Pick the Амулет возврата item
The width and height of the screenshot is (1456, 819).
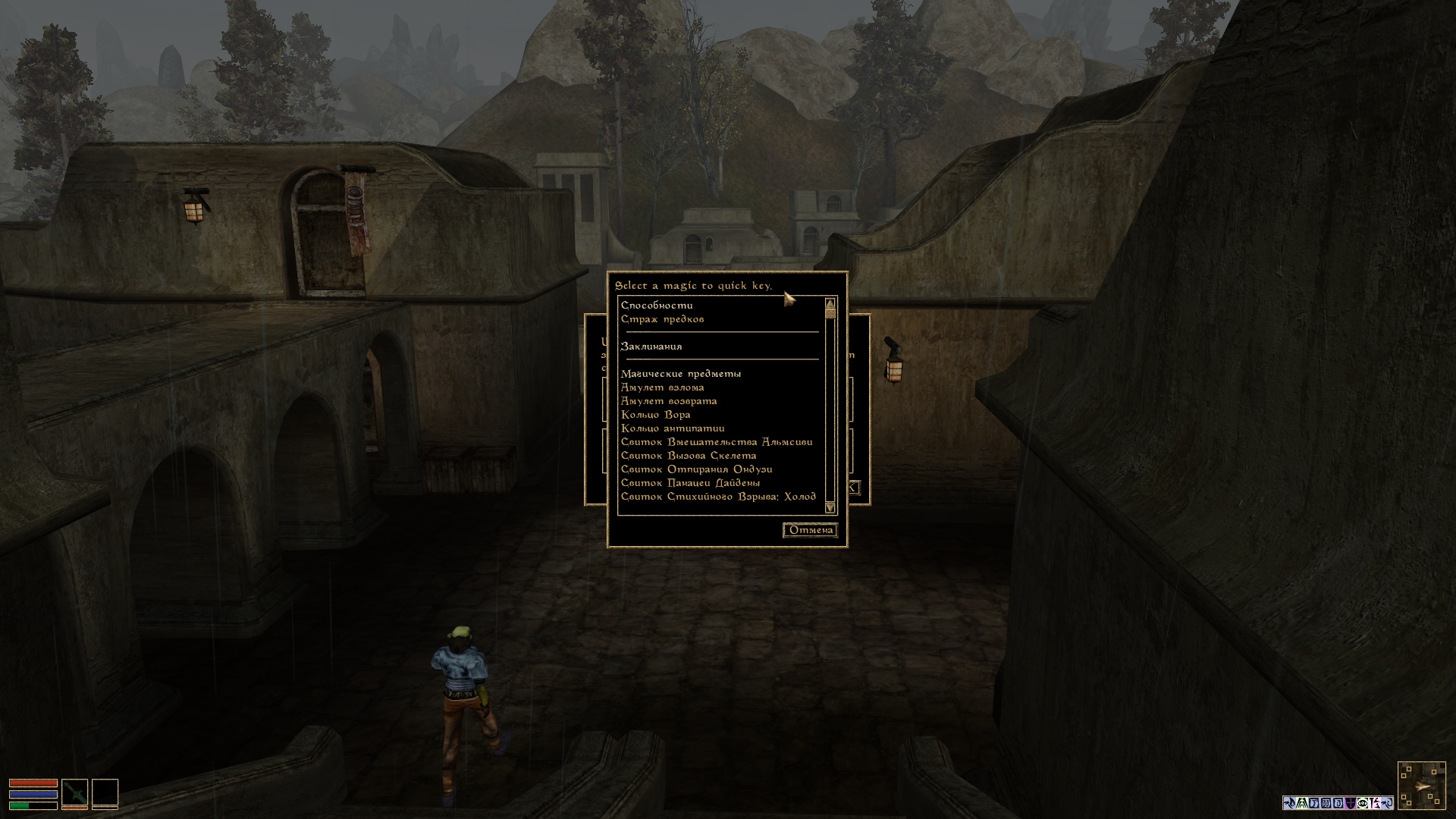point(668,401)
